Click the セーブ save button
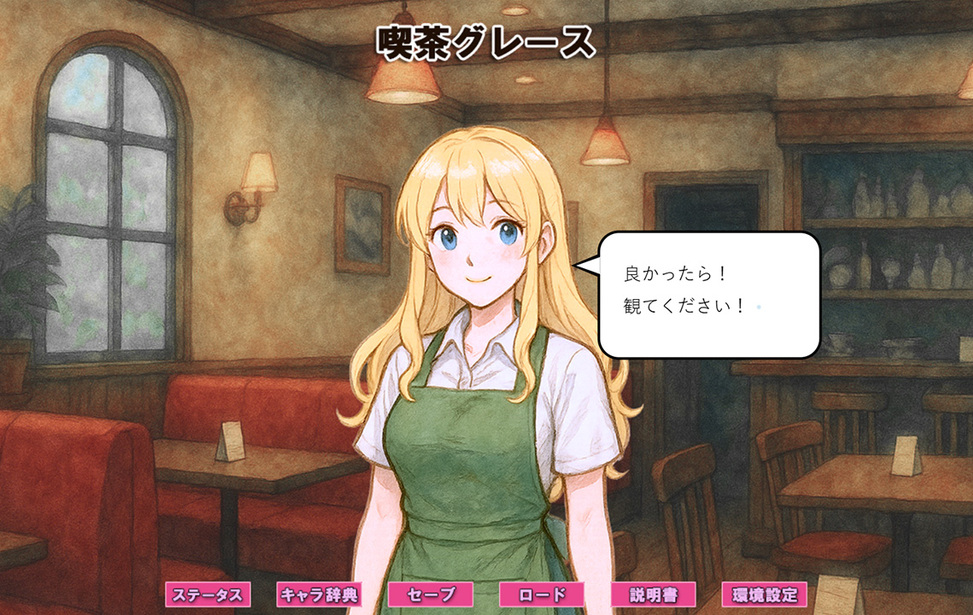 [430, 595]
